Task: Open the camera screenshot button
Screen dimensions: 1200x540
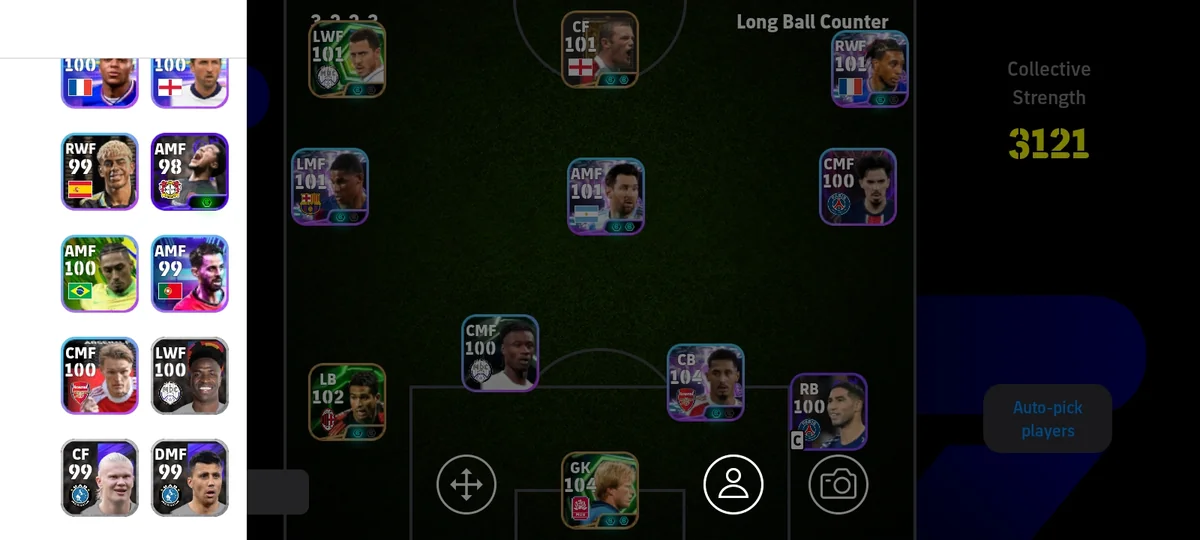Action: (x=838, y=485)
